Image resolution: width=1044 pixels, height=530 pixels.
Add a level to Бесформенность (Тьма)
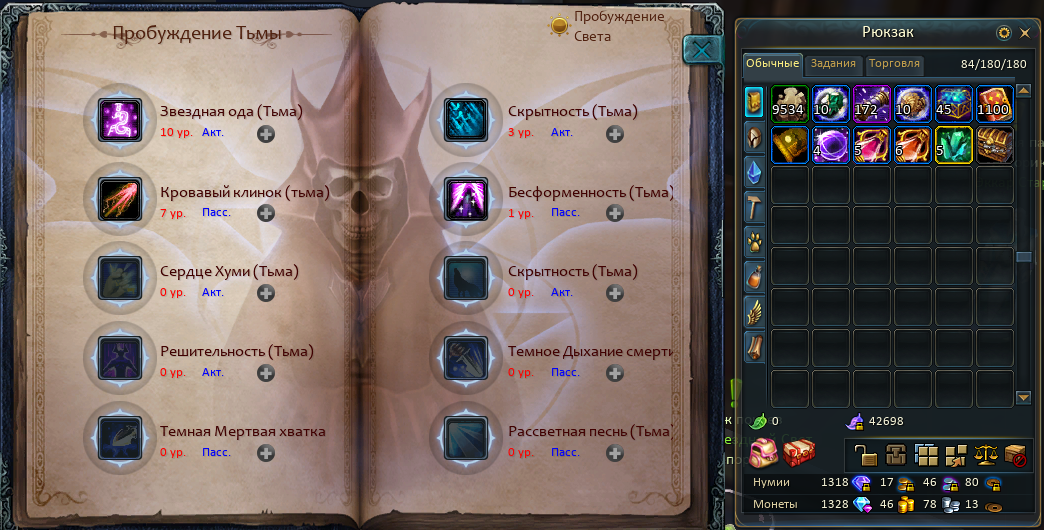click(x=615, y=213)
